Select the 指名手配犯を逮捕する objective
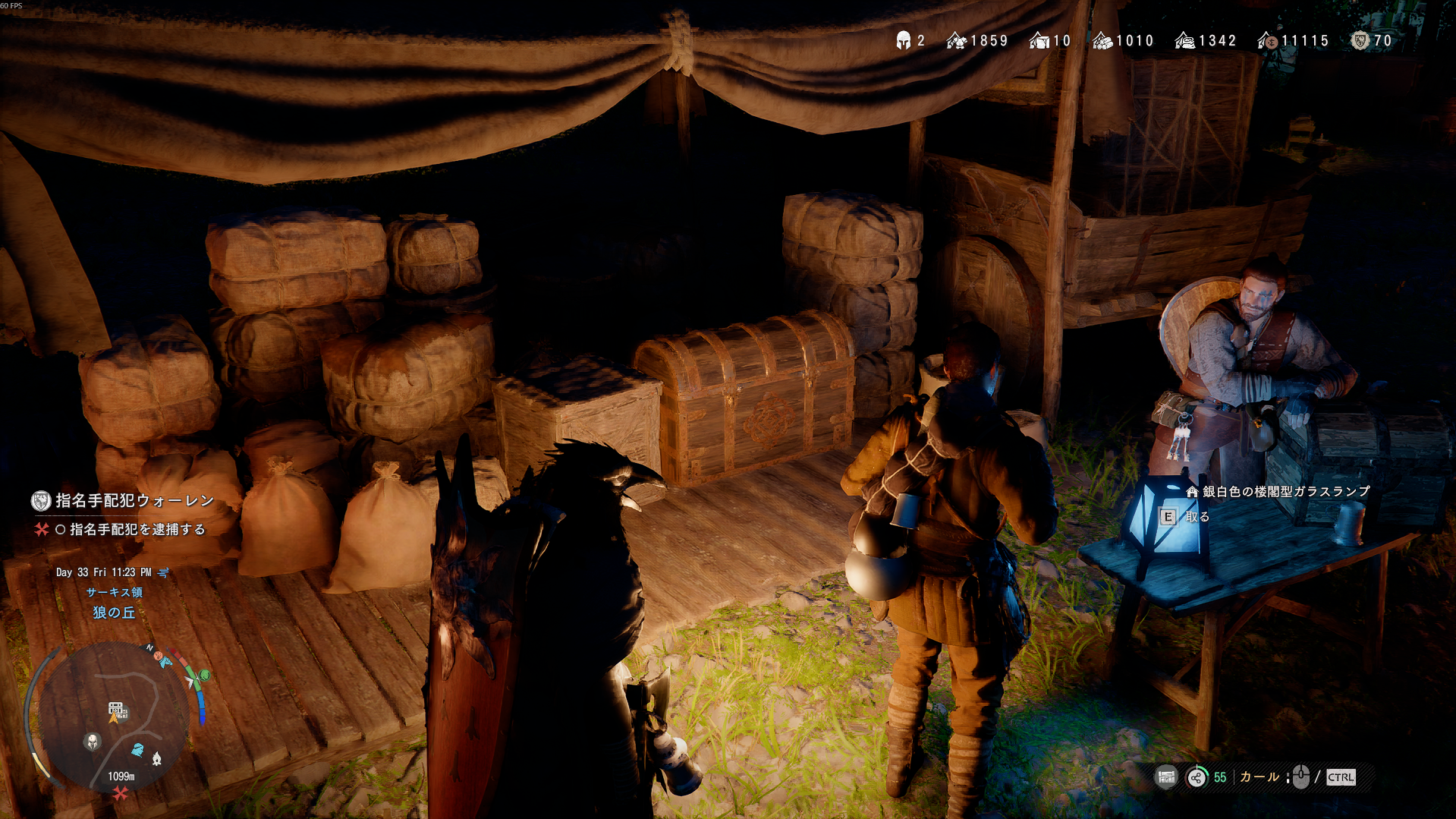 tap(137, 529)
